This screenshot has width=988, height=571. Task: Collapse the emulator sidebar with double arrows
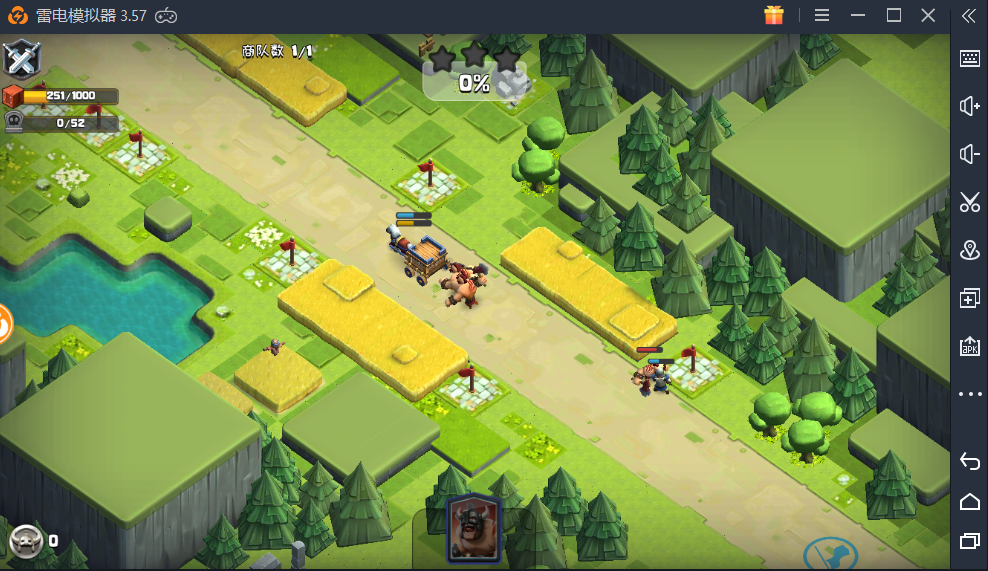(x=968, y=15)
